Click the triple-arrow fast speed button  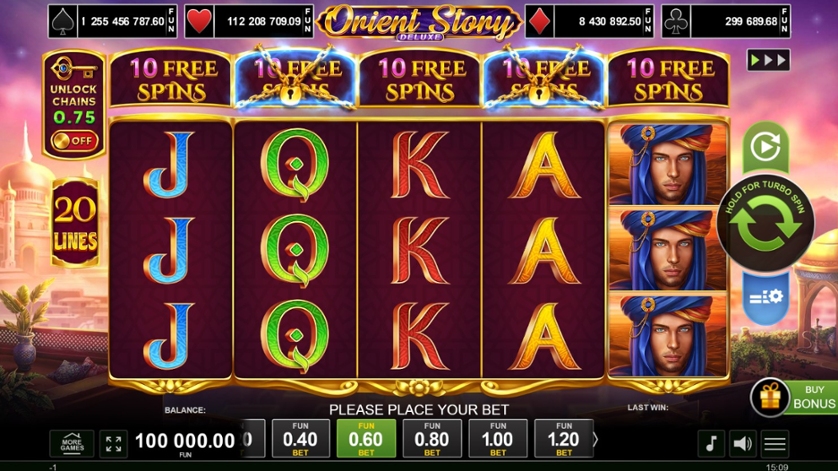[768, 60]
